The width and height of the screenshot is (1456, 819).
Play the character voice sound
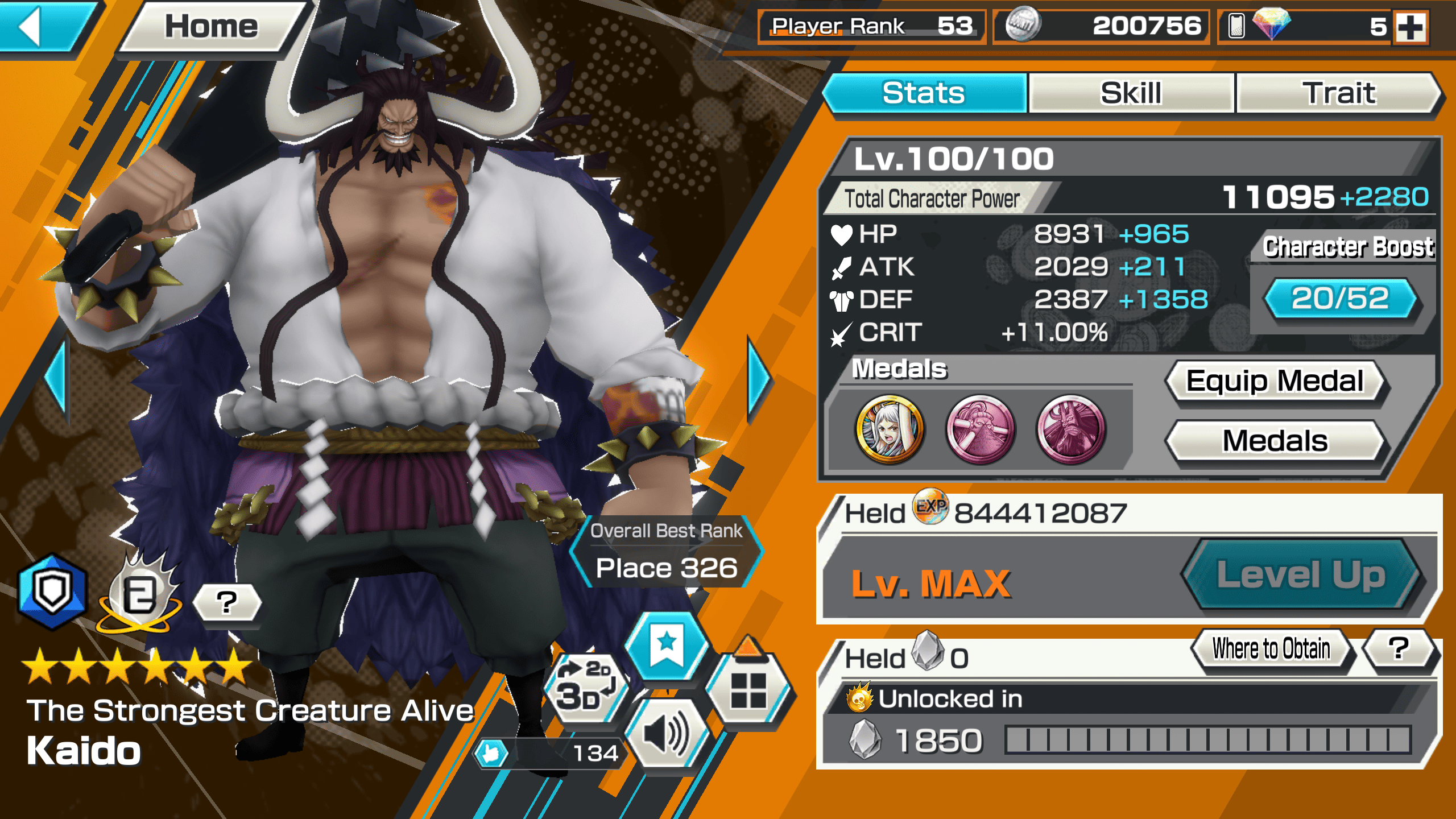pyautogui.click(x=667, y=735)
